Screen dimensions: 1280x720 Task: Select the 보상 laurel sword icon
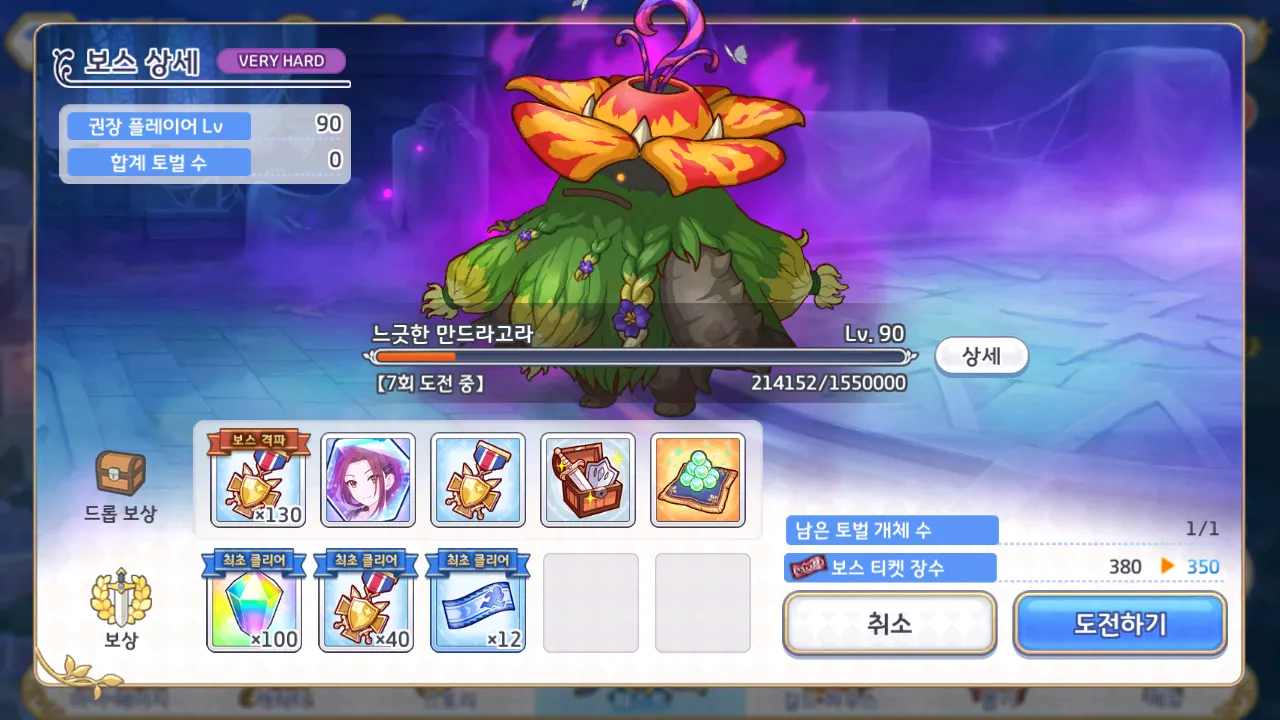(118, 600)
